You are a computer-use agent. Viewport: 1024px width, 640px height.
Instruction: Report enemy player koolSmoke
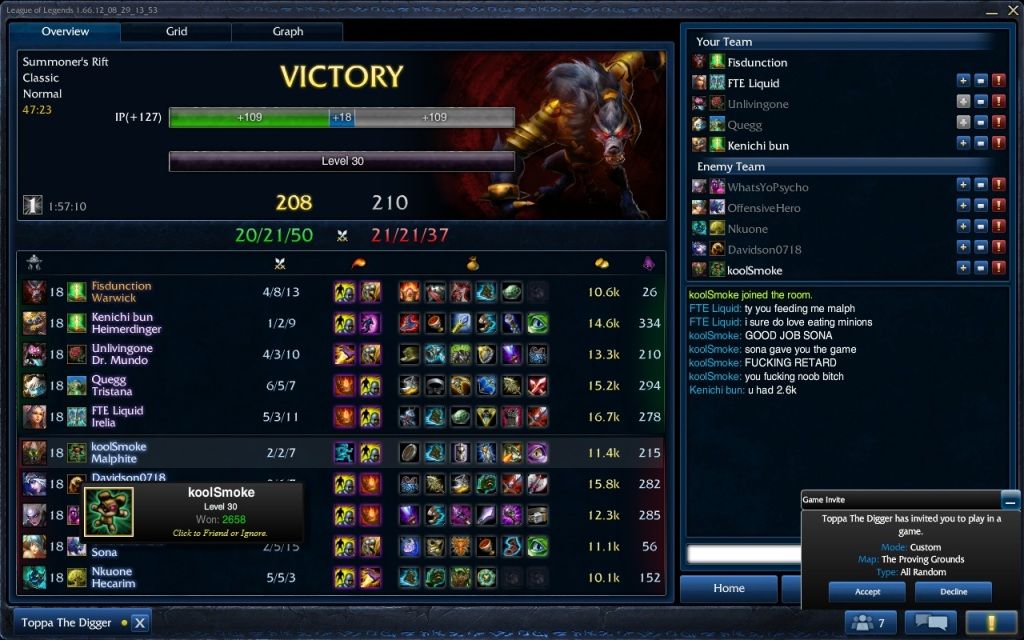click(x=999, y=269)
